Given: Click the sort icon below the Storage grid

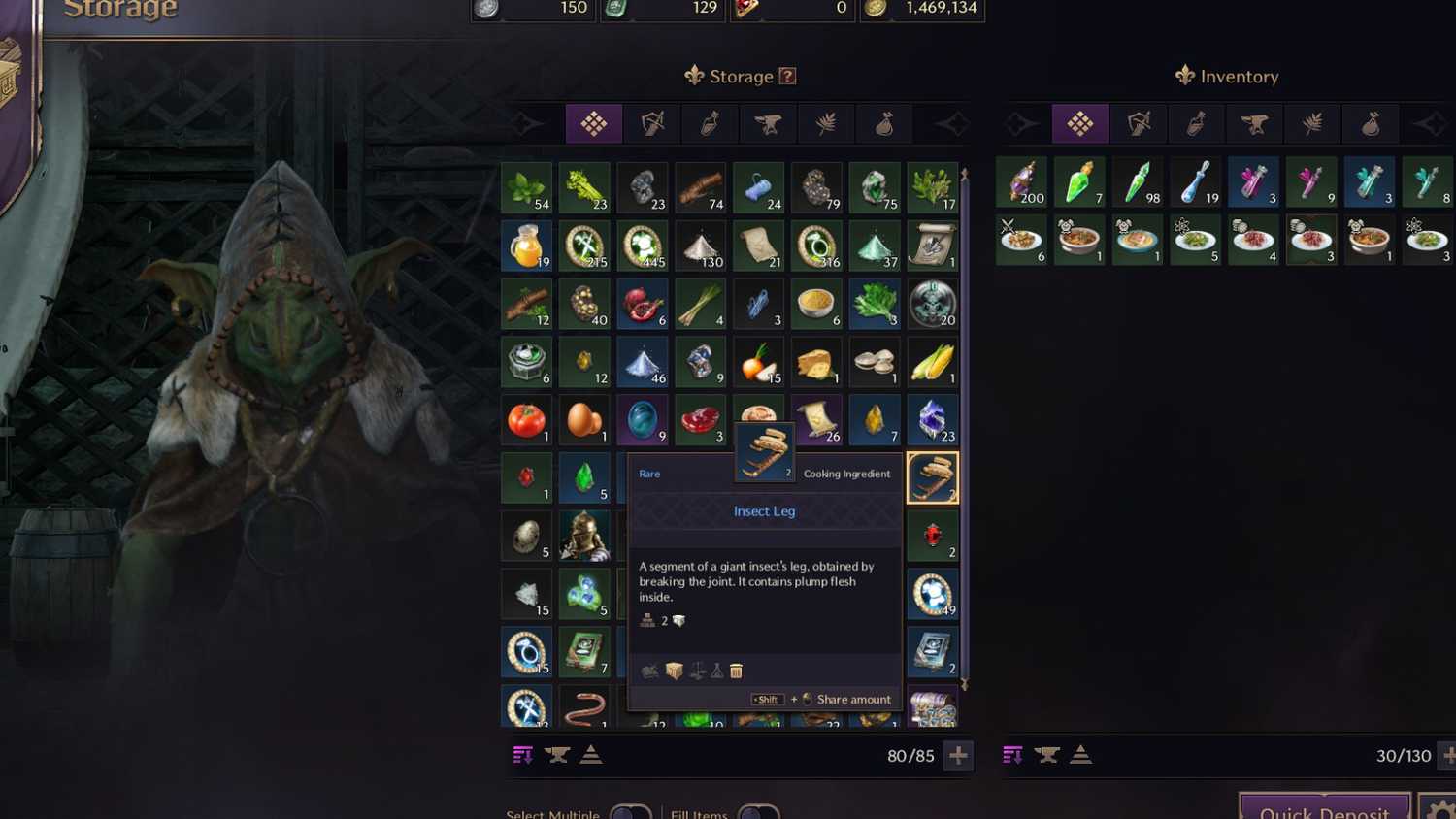Looking at the screenshot, I should tap(524, 755).
